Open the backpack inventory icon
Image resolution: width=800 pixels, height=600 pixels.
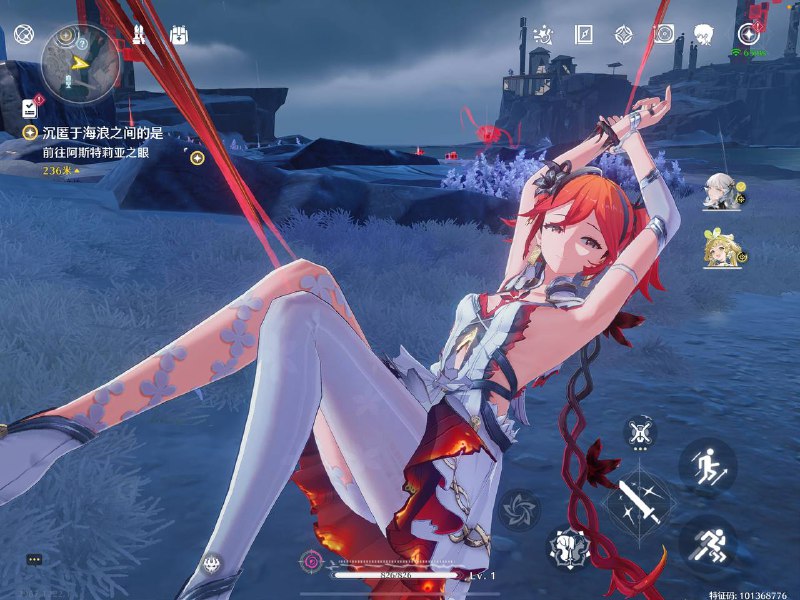[180, 35]
